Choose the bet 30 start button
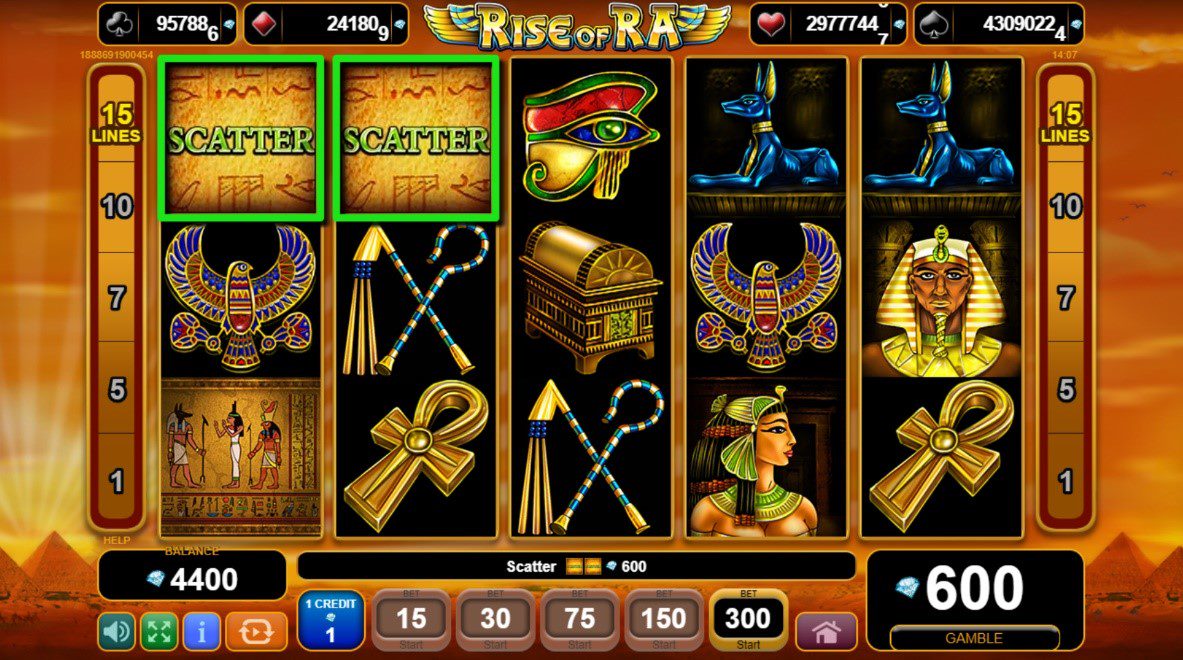Image resolution: width=1183 pixels, height=660 pixels. [495, 621]
